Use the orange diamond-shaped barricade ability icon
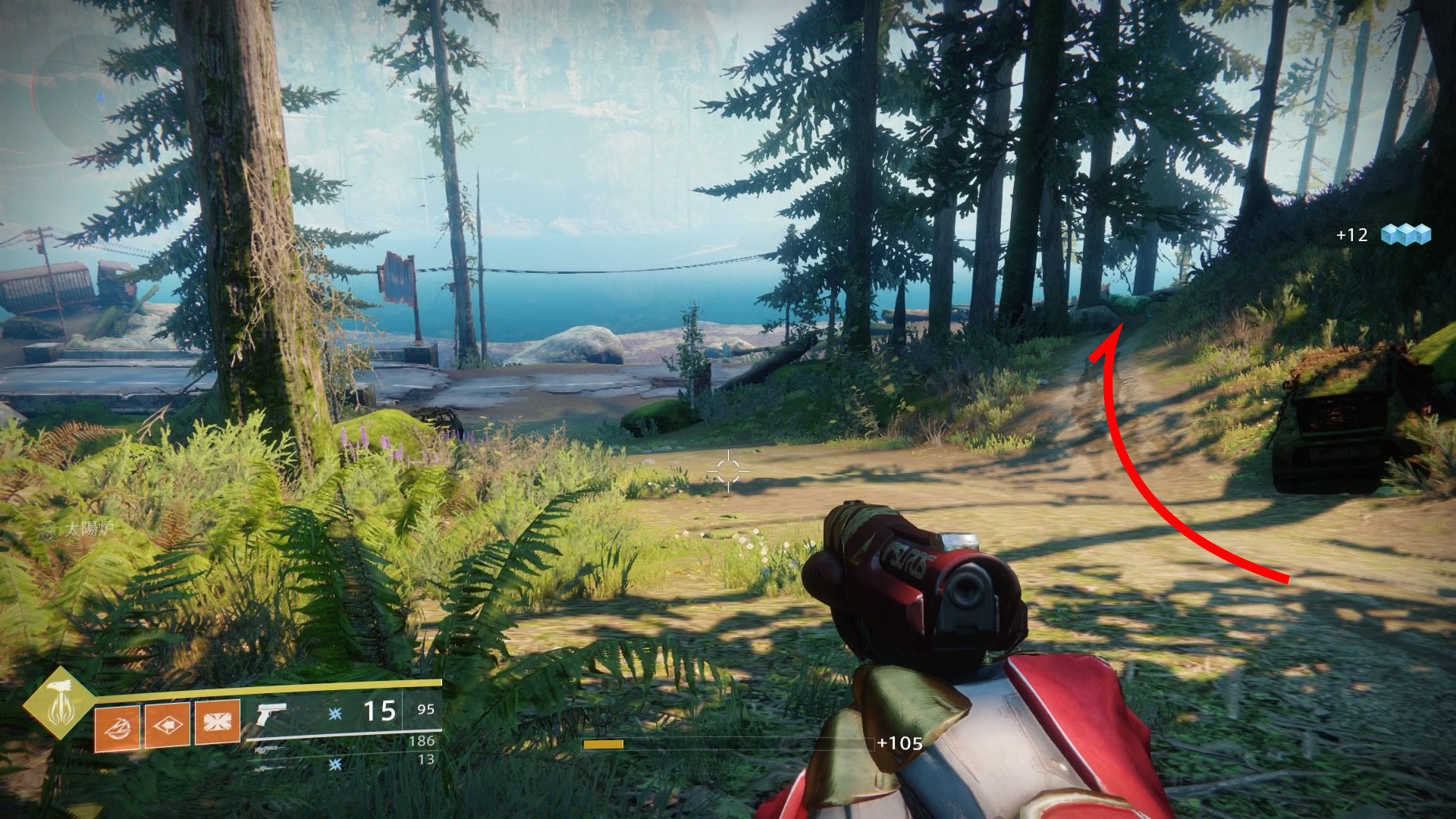 pos(167,725)
